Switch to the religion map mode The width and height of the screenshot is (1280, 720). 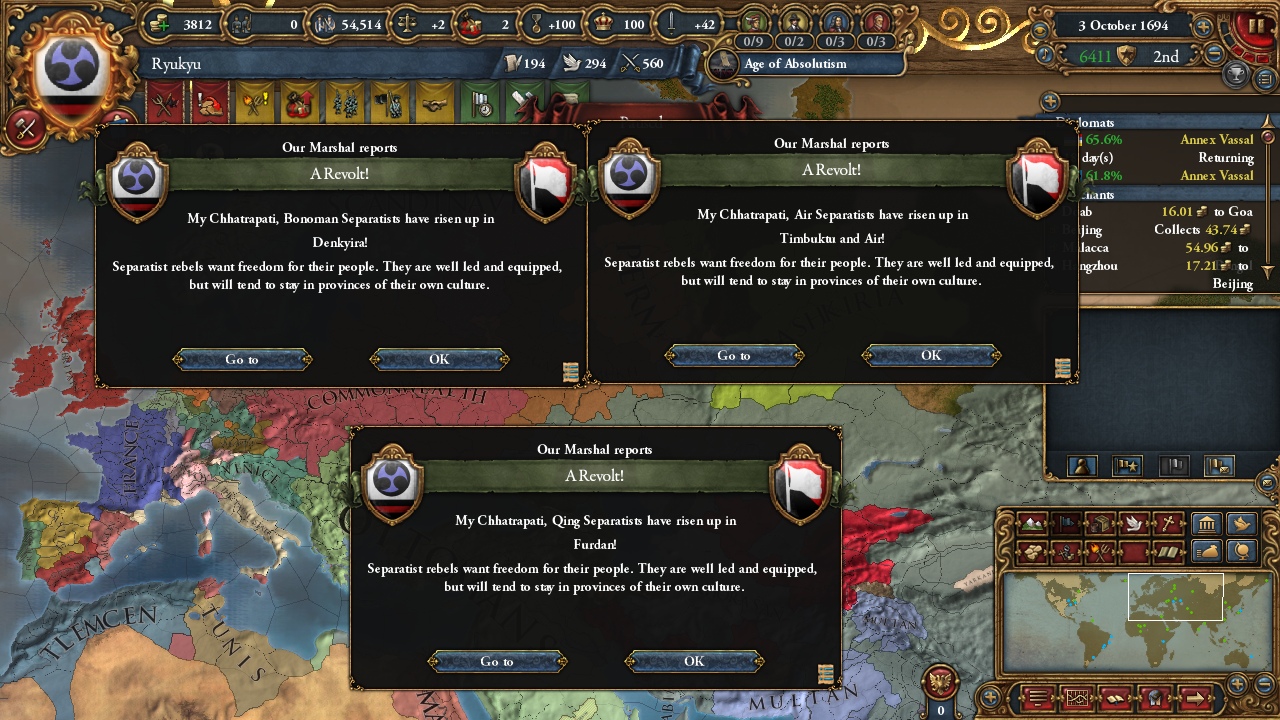click(x=1166, y=523)
